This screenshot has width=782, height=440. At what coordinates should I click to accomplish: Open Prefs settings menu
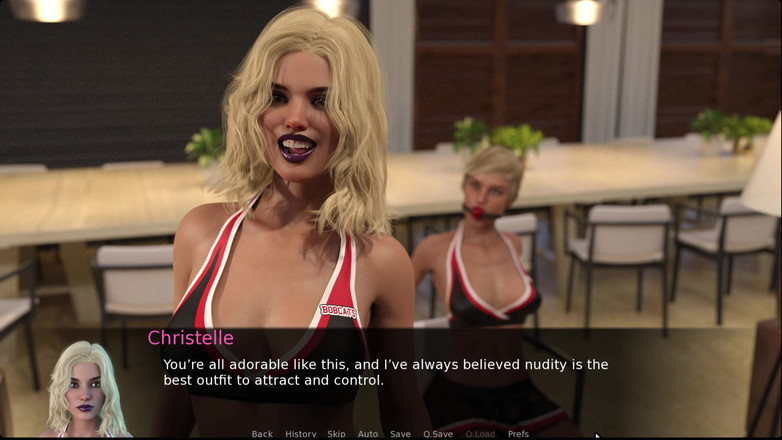point(518,434)
